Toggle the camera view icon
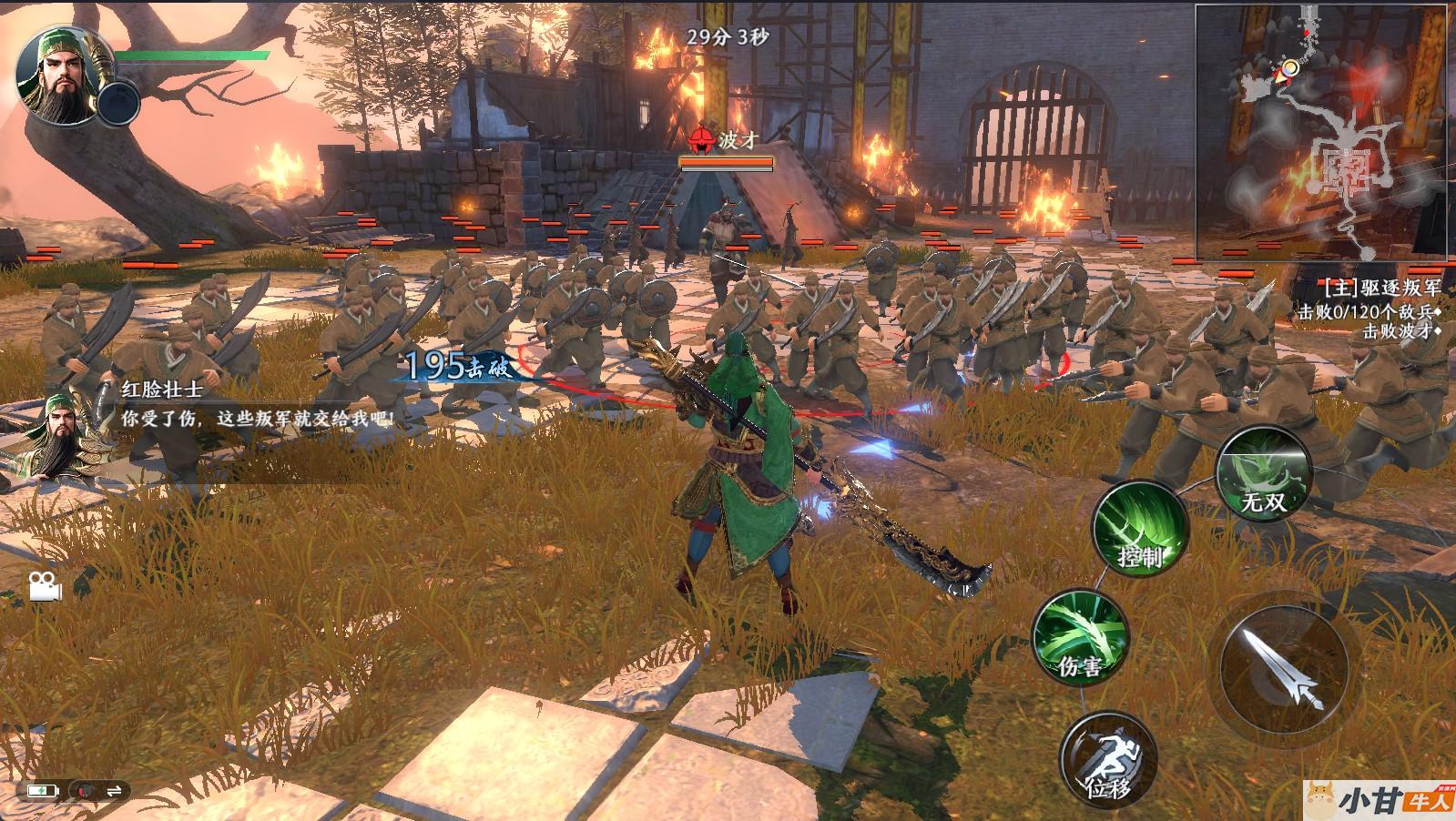Viewport: 1456px width, 821px height. coord(45,586)
